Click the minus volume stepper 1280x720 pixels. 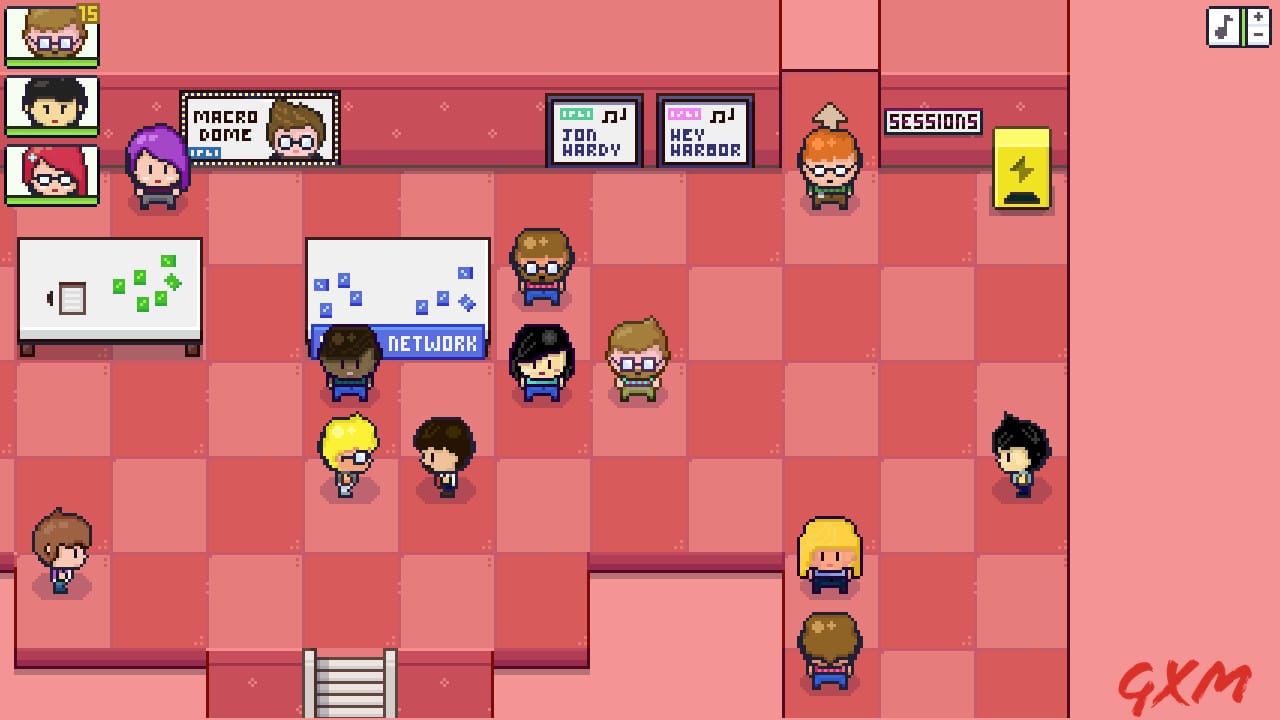coord(1258,36)
